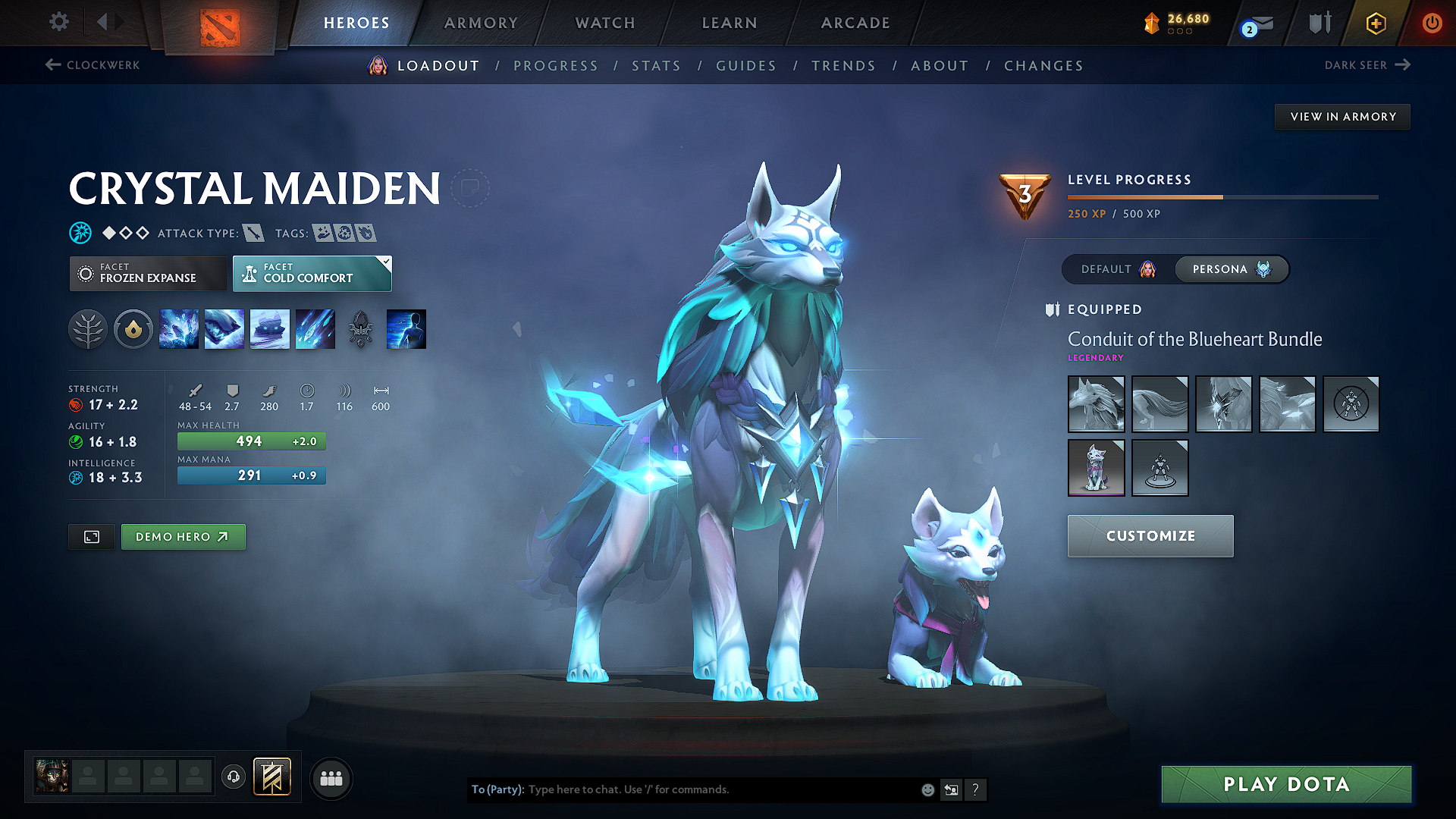Show the hero Guides page

[x=746, y=66]
